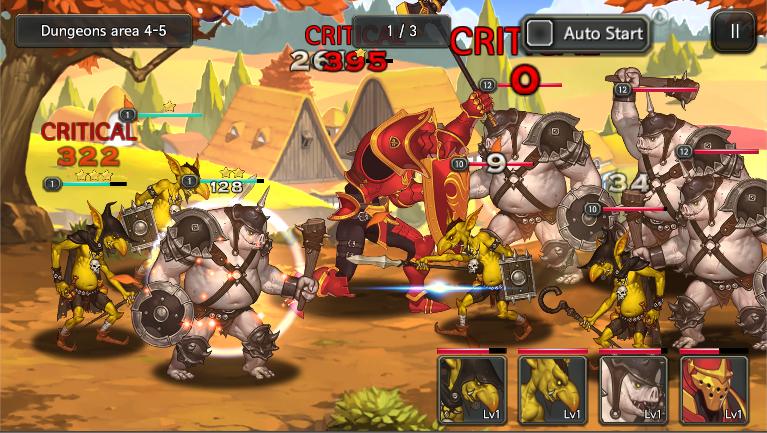
Task: Select the bare-headed yellow goblin portrait
Action: point(552,389)
